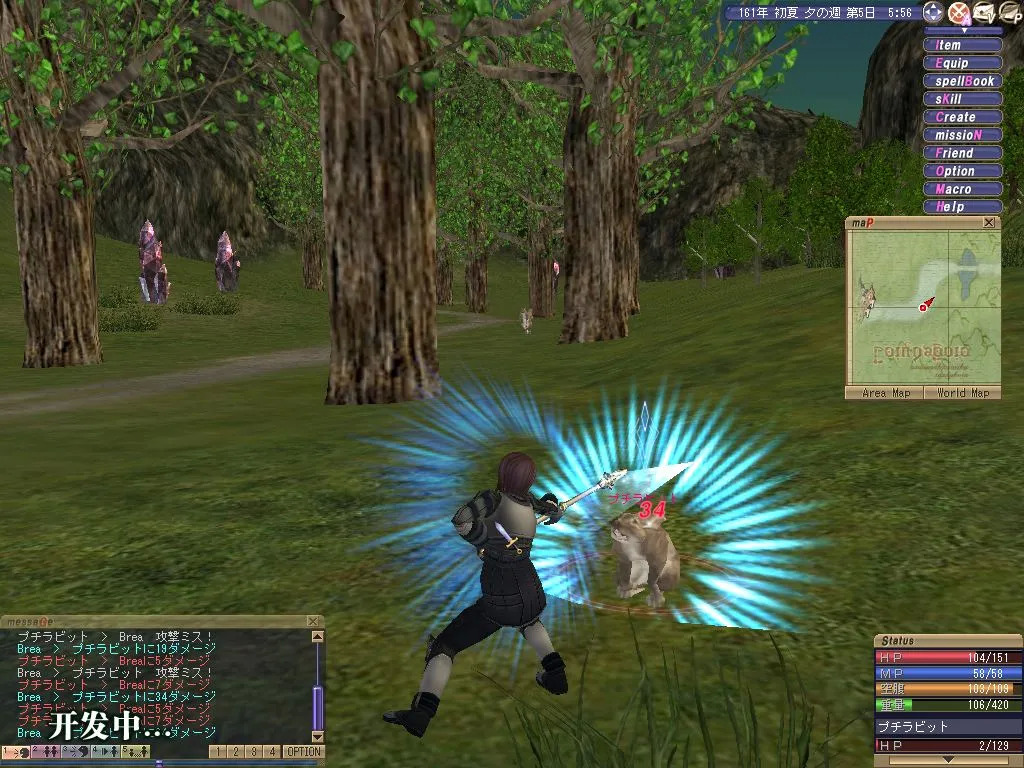Open the Item menu

962,45
